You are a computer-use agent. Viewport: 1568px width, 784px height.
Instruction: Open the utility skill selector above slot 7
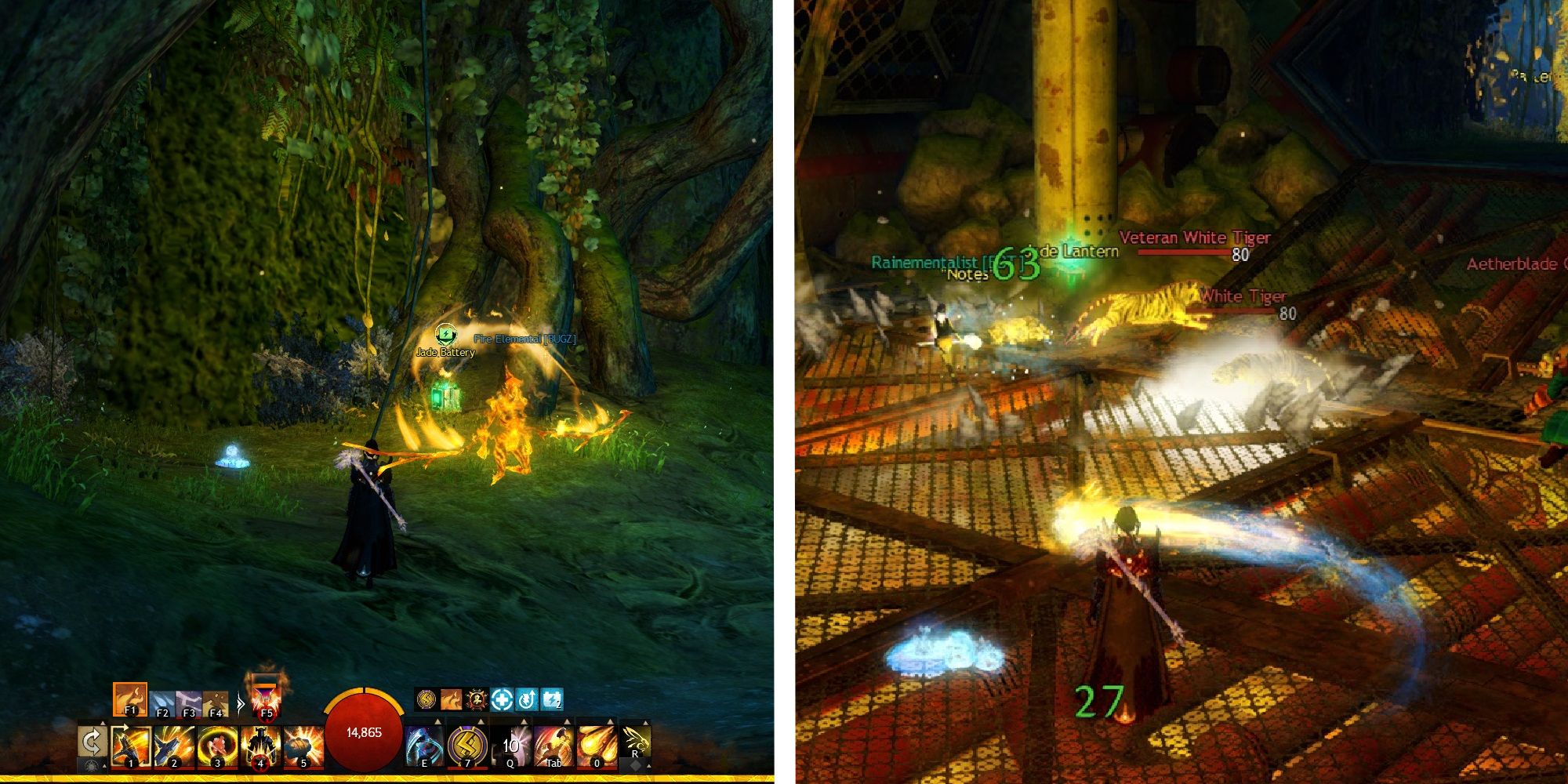481,720
